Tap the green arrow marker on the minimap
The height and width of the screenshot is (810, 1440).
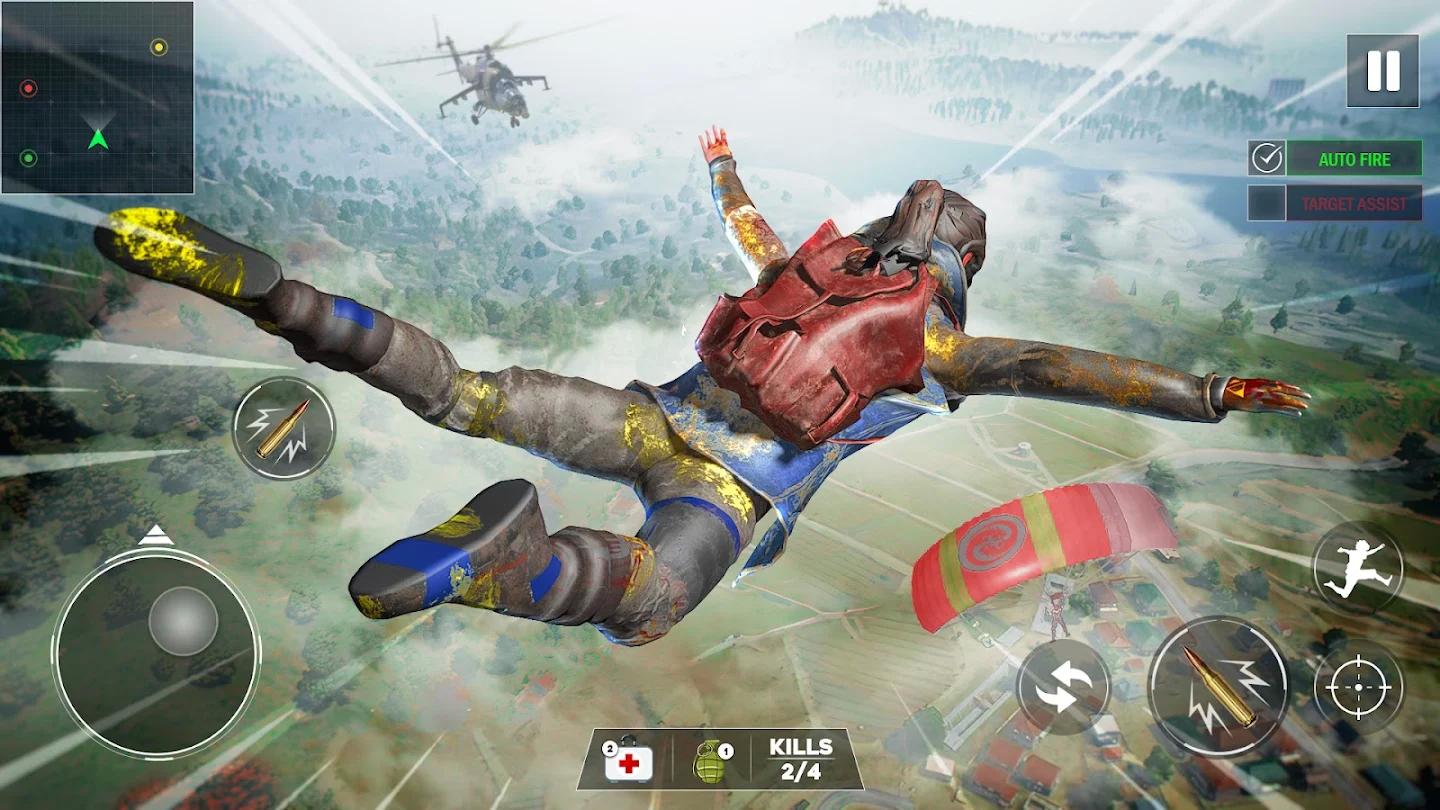[97, 138]
